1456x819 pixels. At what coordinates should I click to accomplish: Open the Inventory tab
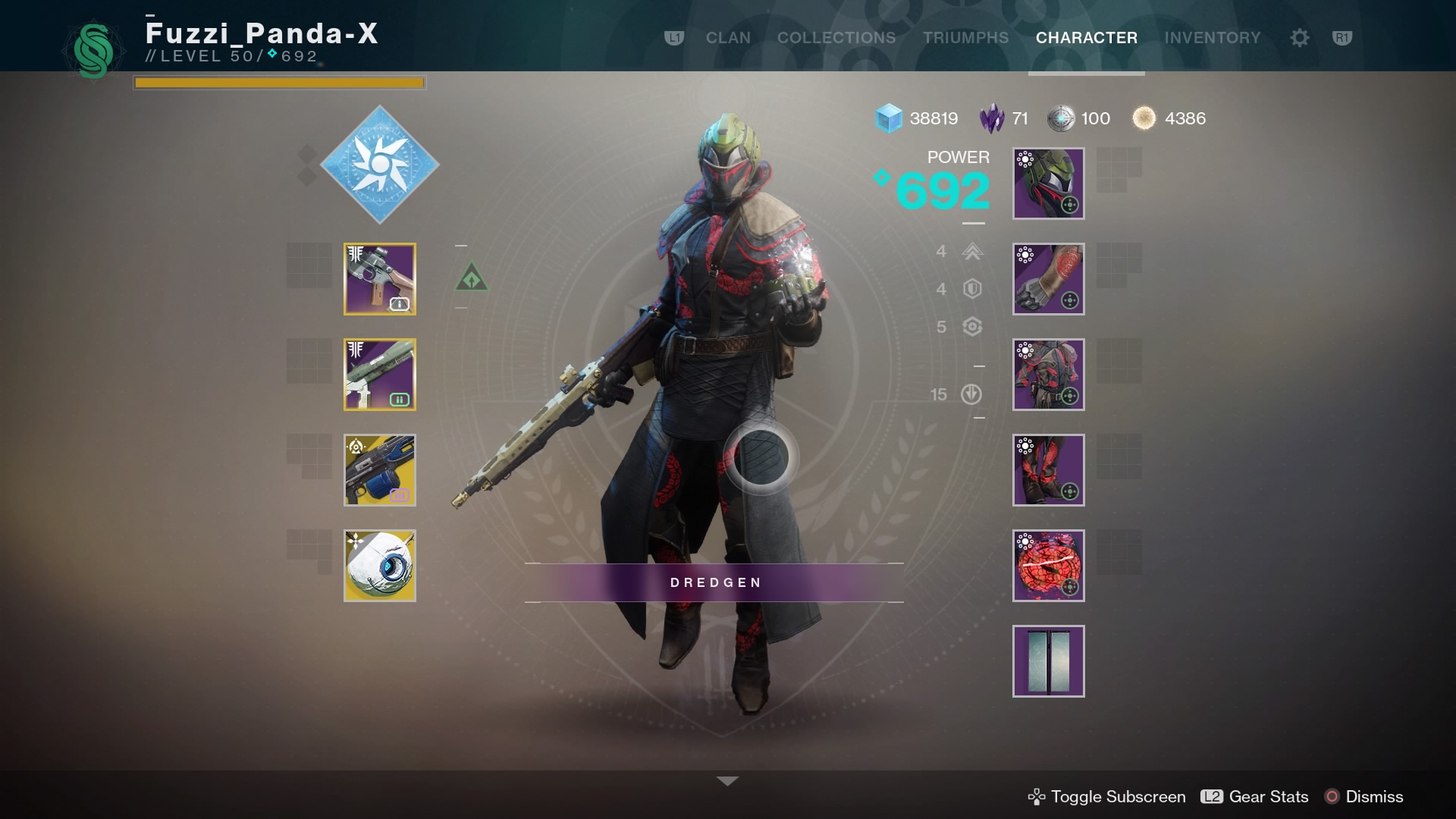click(x=1212, y=38)
